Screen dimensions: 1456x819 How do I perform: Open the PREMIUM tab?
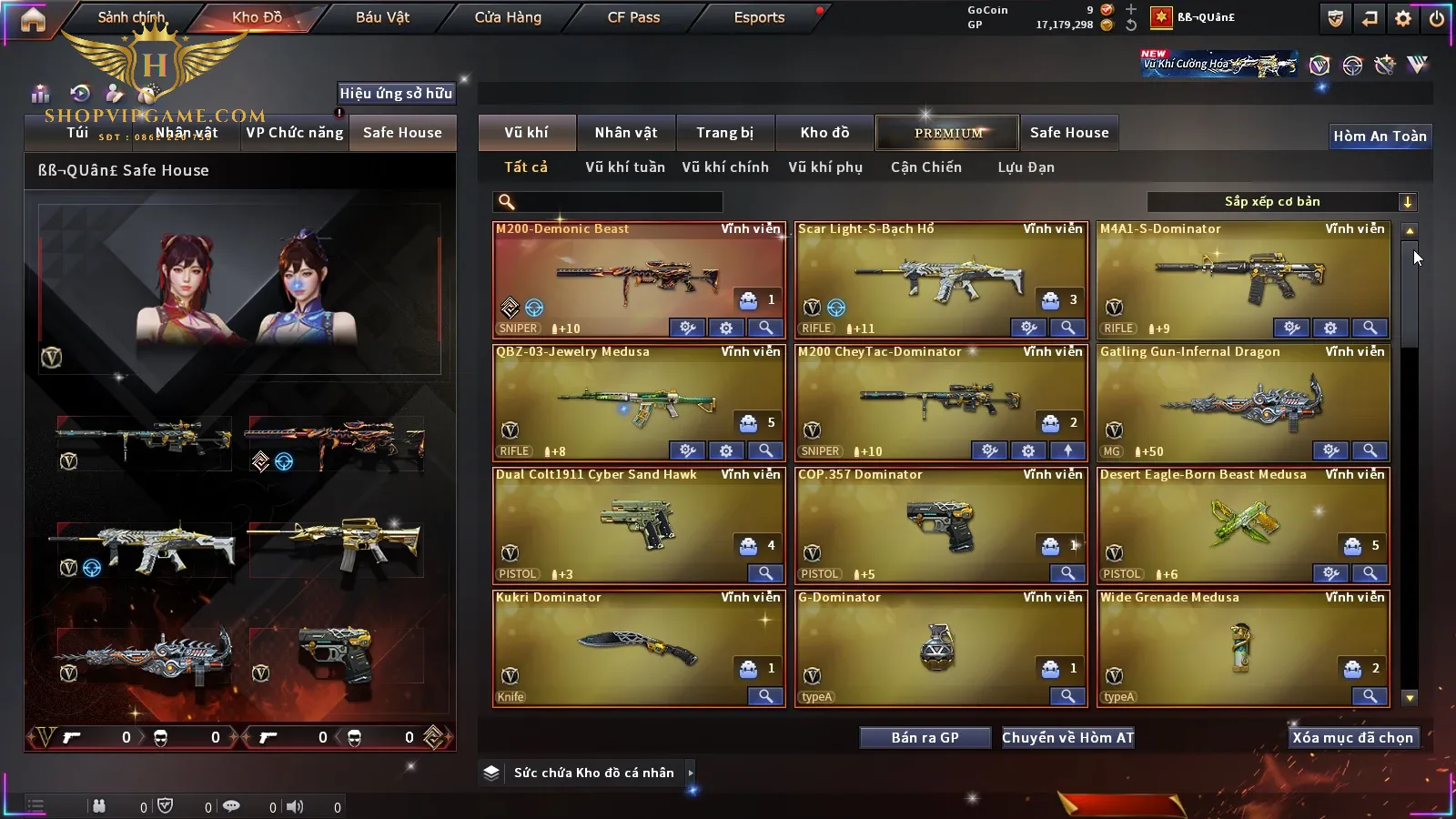[947, 133]
